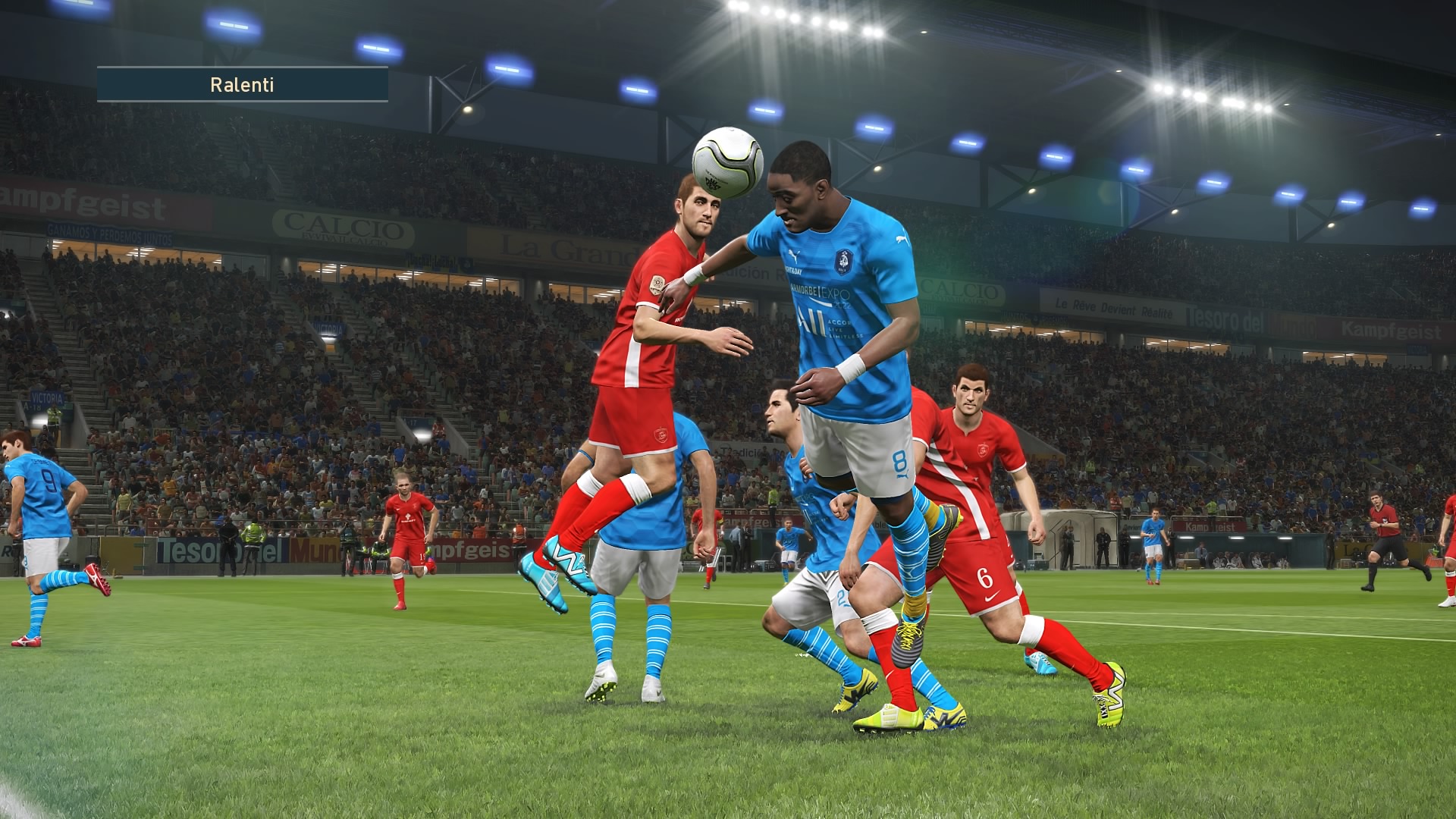Screen dimensions: 1456x819
Task: Click the Ralenti replay banner
Action: pyautogui.click(x=242, y=84)
